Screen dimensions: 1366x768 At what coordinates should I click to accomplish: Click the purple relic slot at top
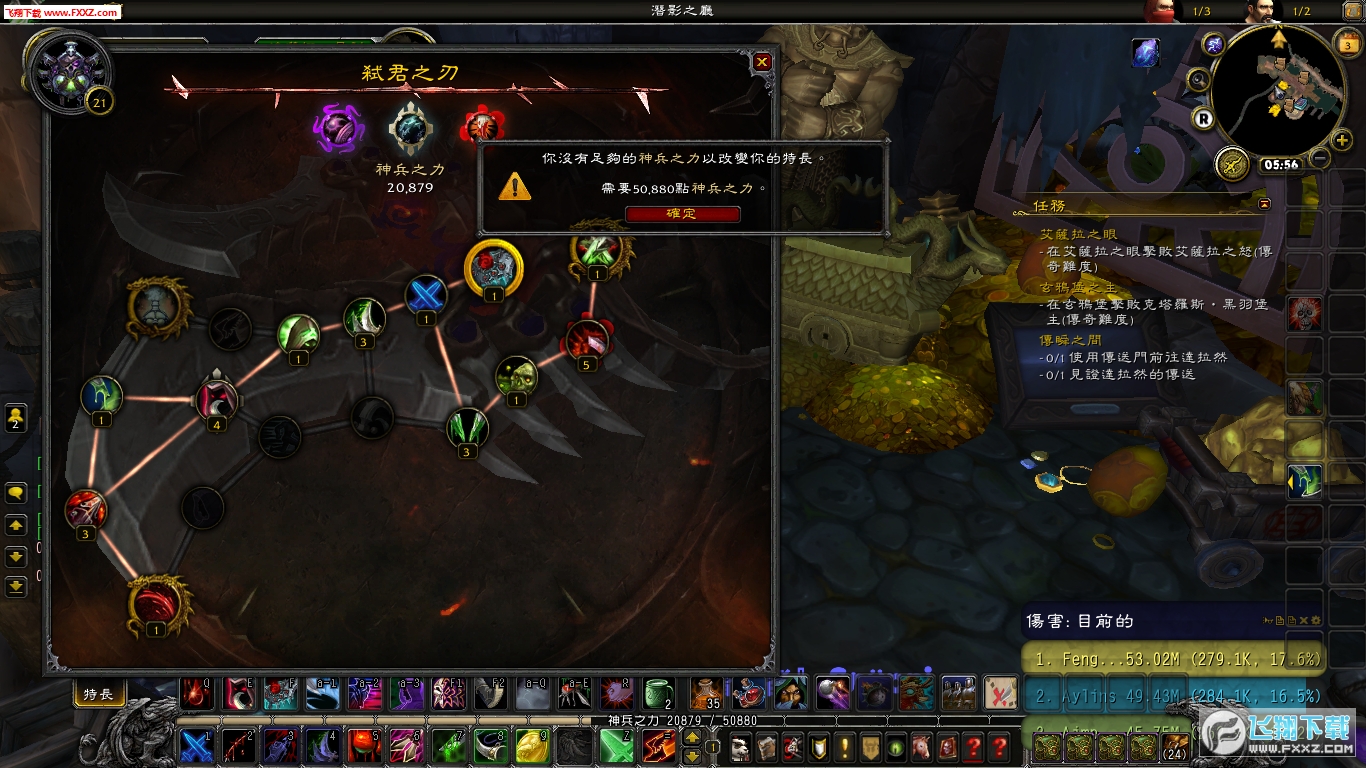pyautogui.click(x=338, y=130)
